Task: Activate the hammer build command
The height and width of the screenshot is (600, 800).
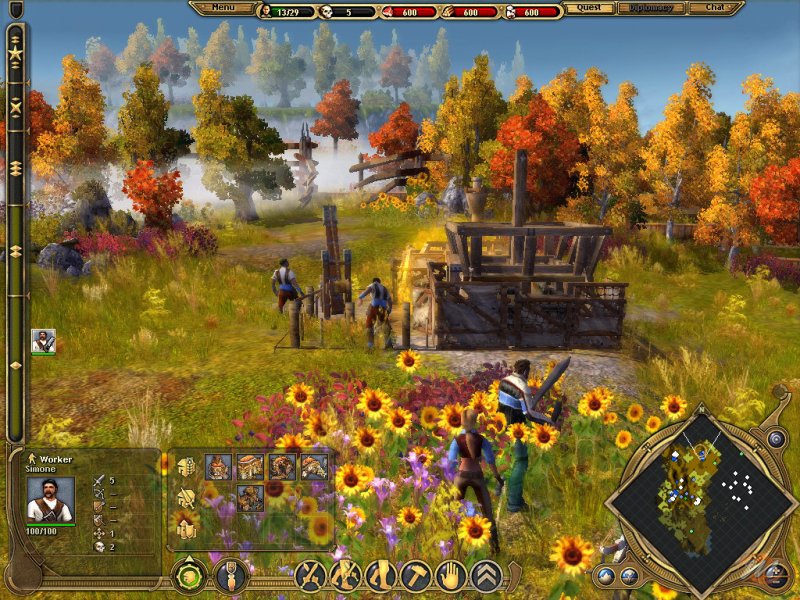Action: click(x=417, y=575)
